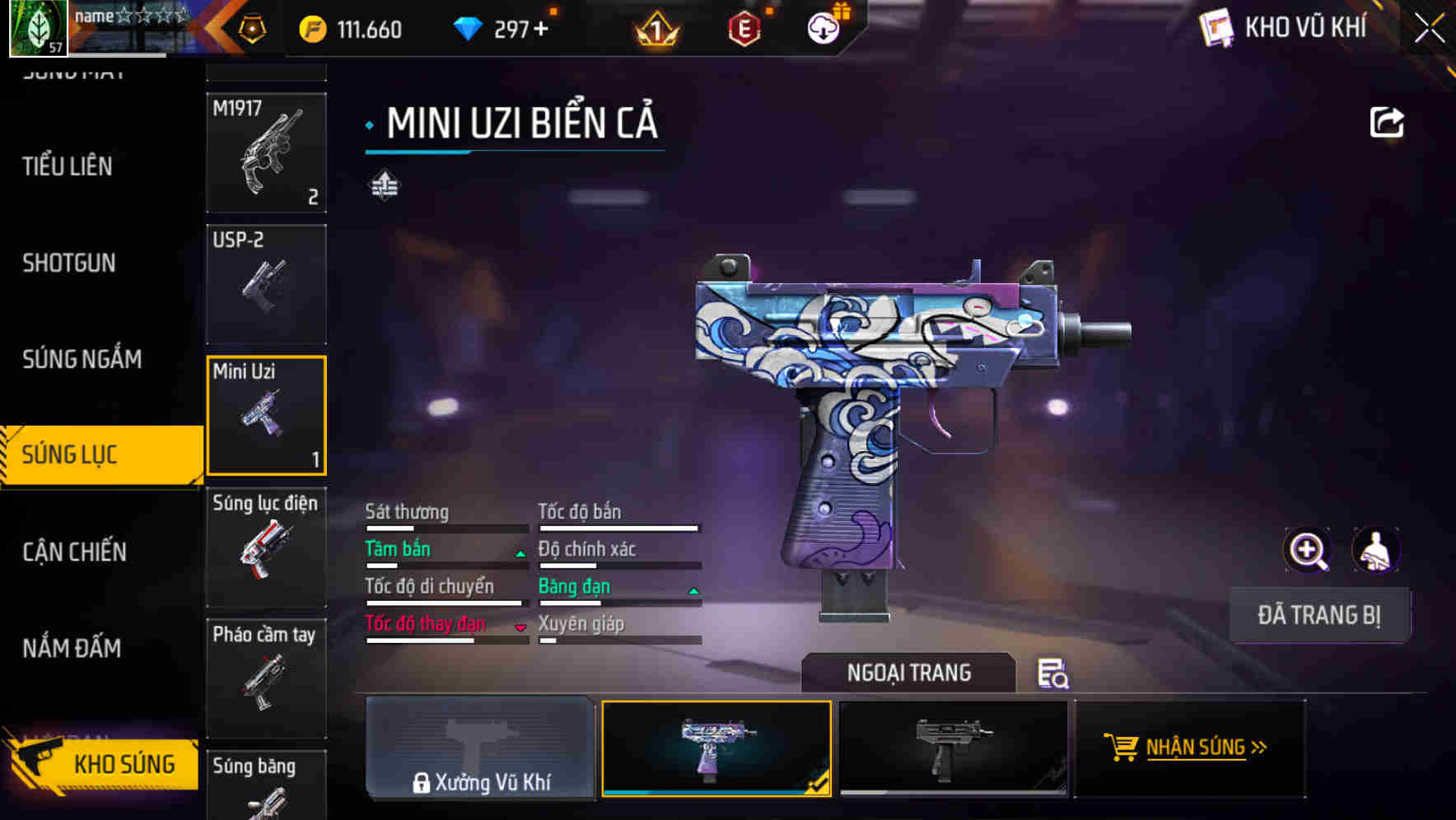1456x820 pixels.
Task: Open the Kho Súng button
Action: pyautogui.click(x=103, y=764)
